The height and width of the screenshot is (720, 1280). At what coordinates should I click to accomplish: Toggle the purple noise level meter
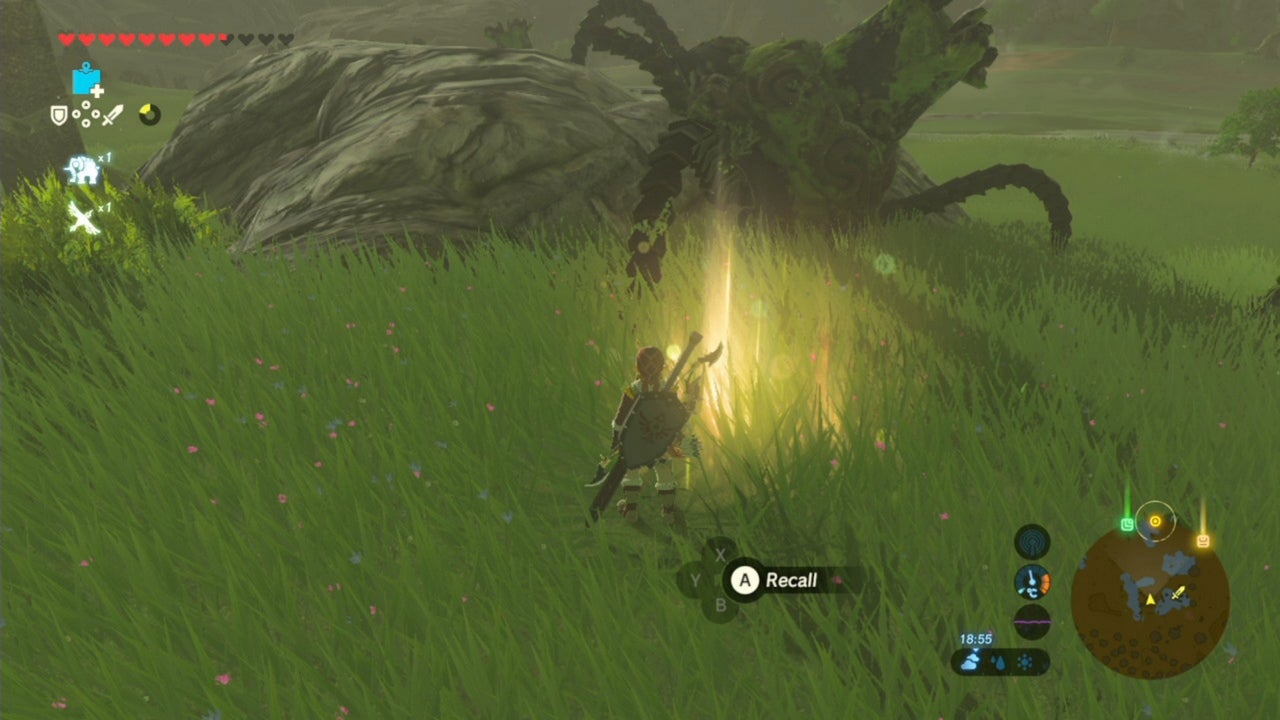[x=1031, y=622]
